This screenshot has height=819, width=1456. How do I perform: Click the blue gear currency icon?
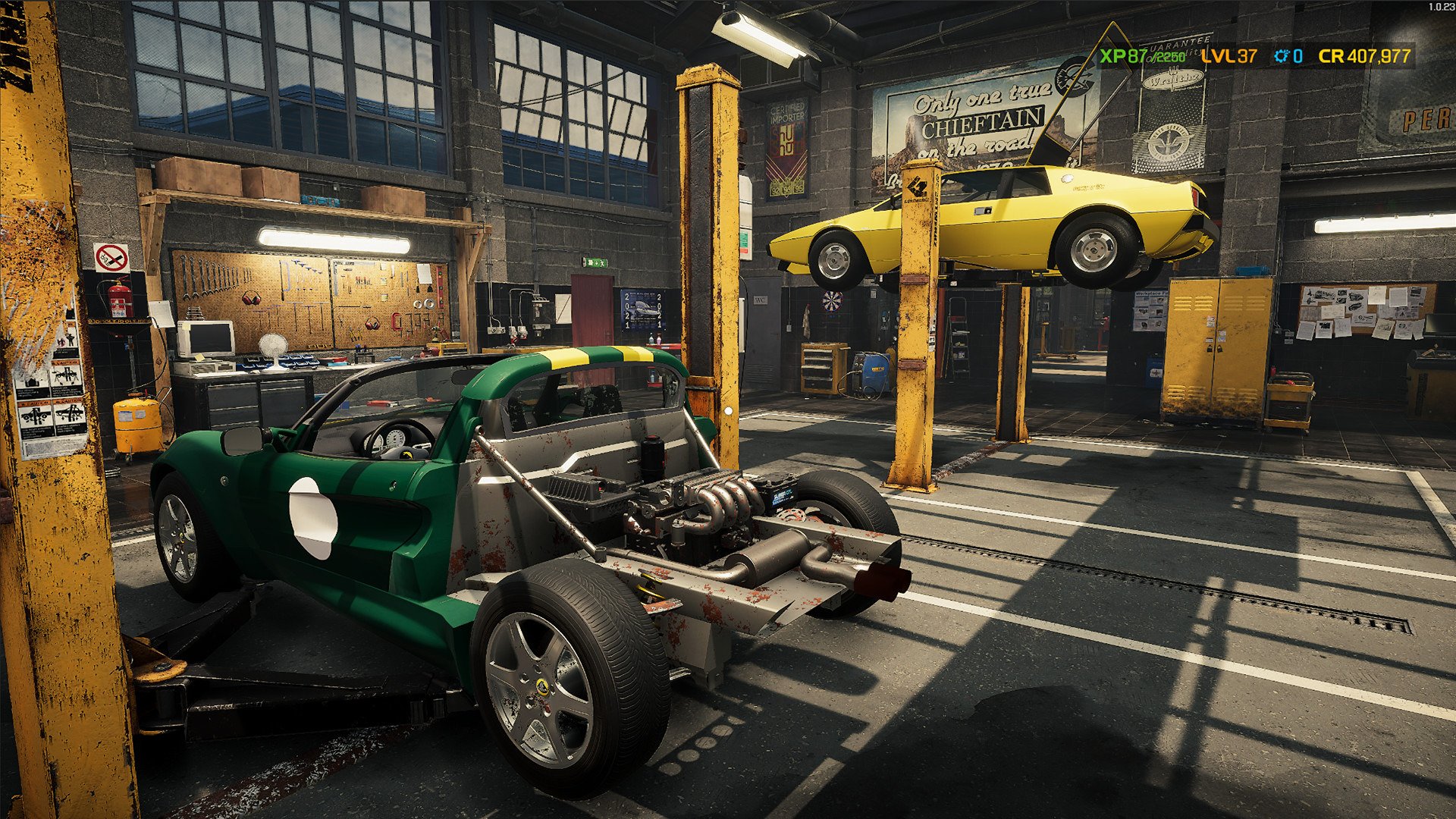(1282, 55)
